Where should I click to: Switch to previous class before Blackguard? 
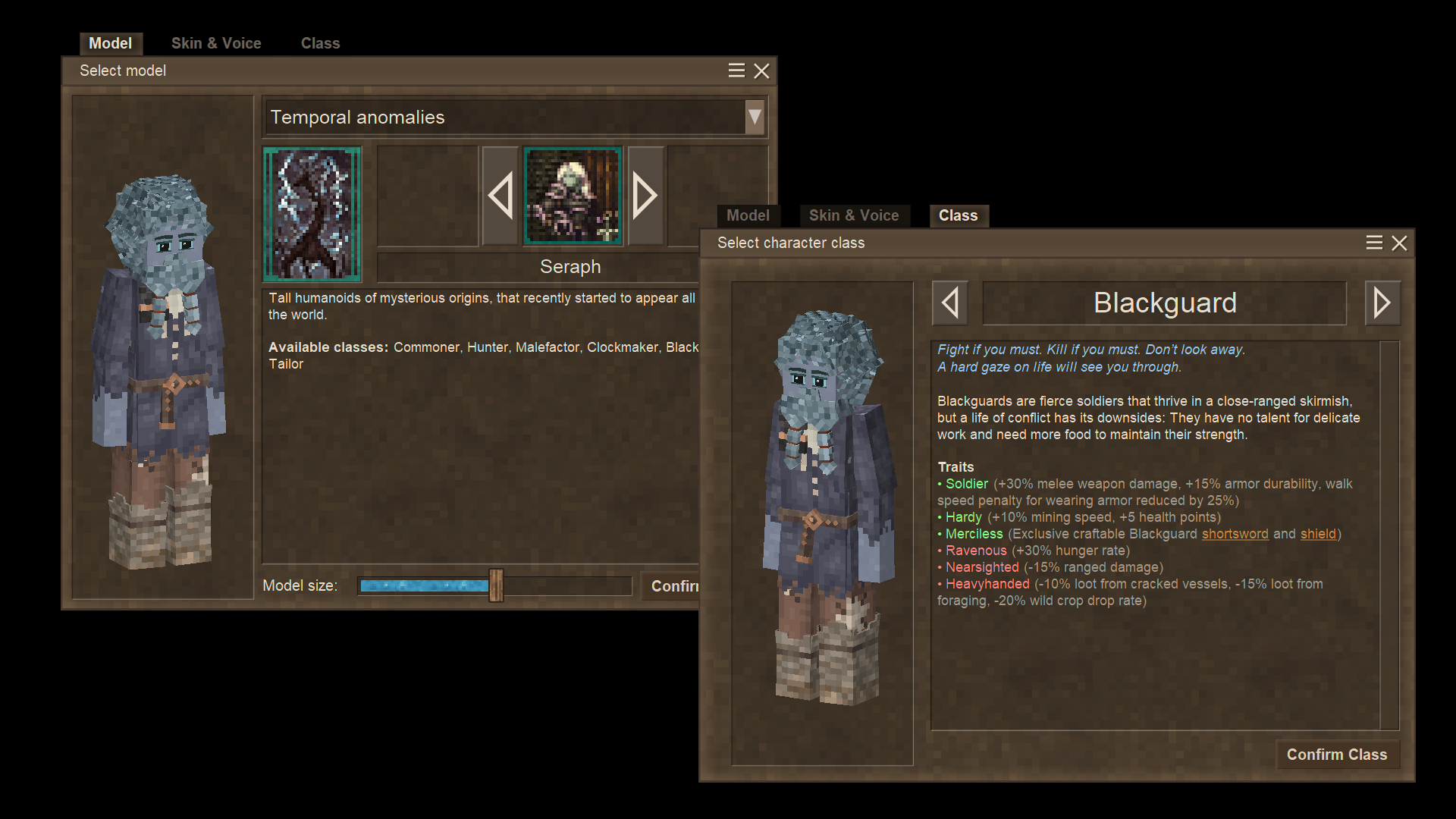949,303
